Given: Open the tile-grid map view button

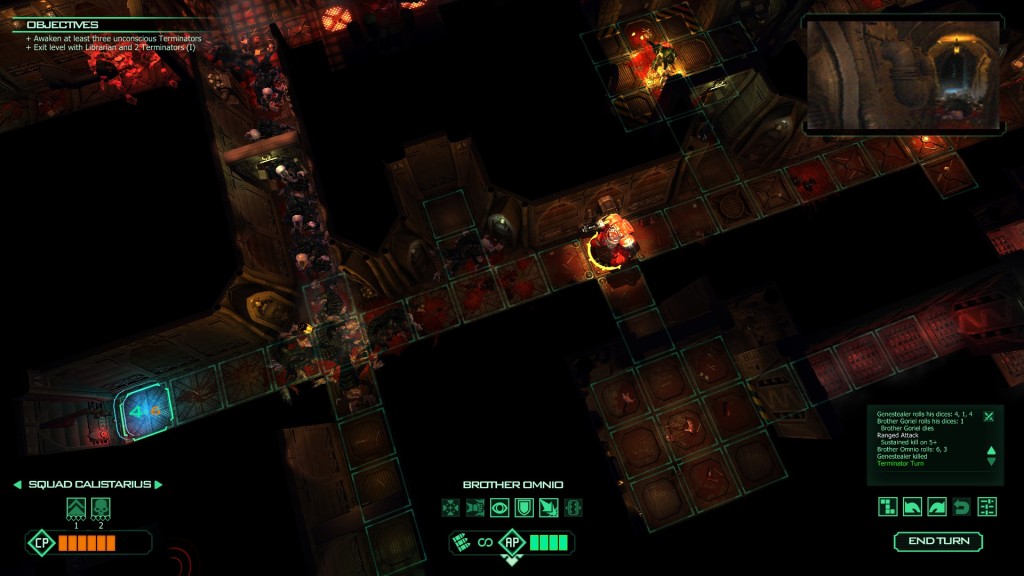Looking at the screenshot, I should click(888, 507).
